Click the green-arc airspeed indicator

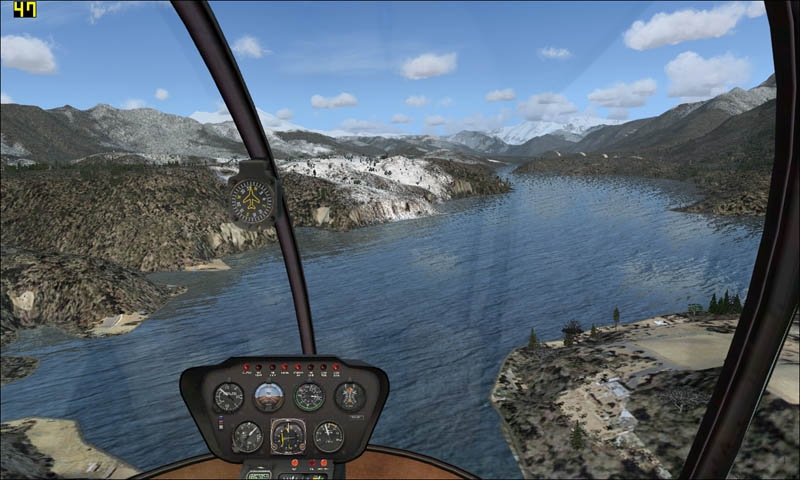click(309, 397)
